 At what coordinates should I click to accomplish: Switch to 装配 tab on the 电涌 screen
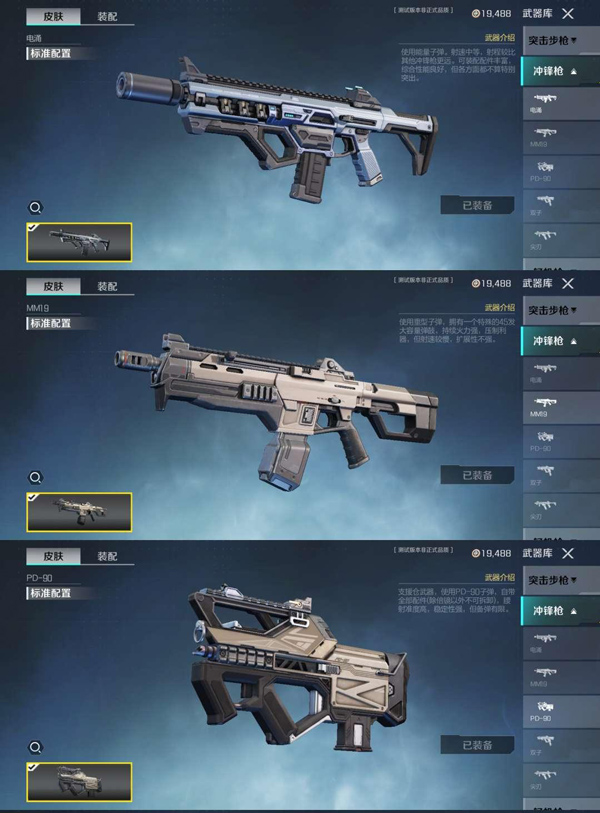[x=107, y=17]
